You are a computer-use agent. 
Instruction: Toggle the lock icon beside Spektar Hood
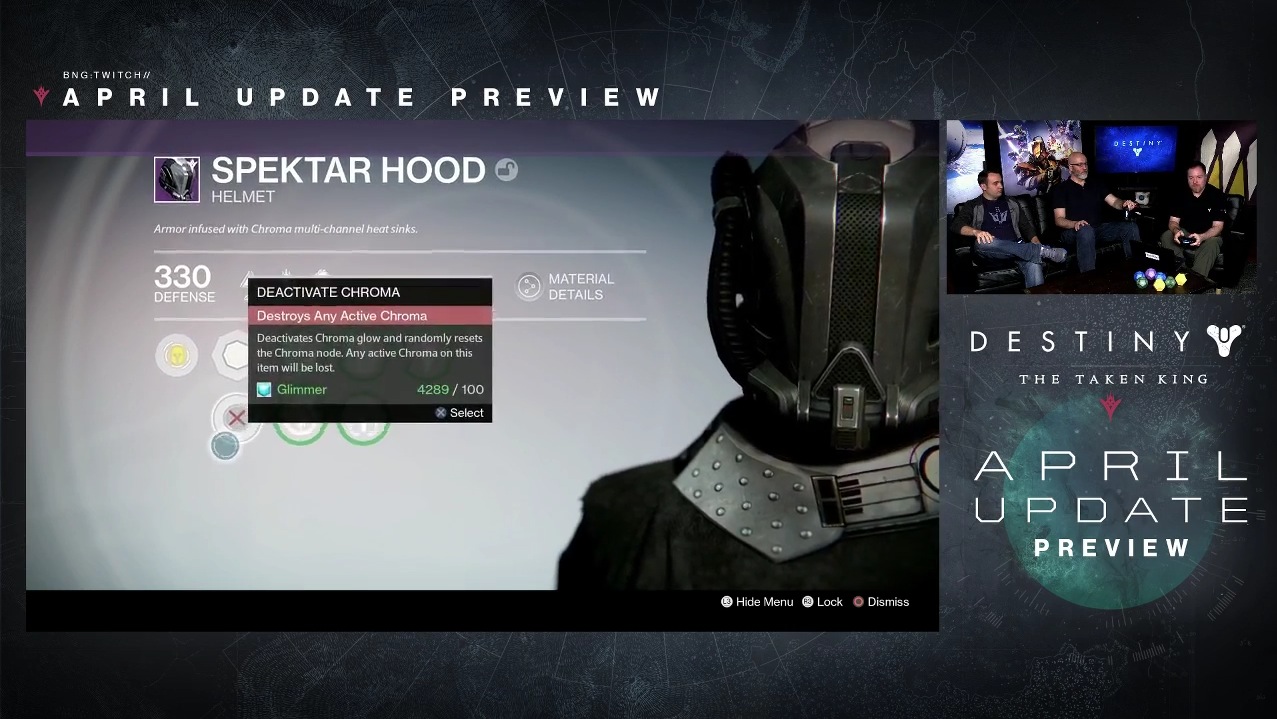[x=506, y=171]
